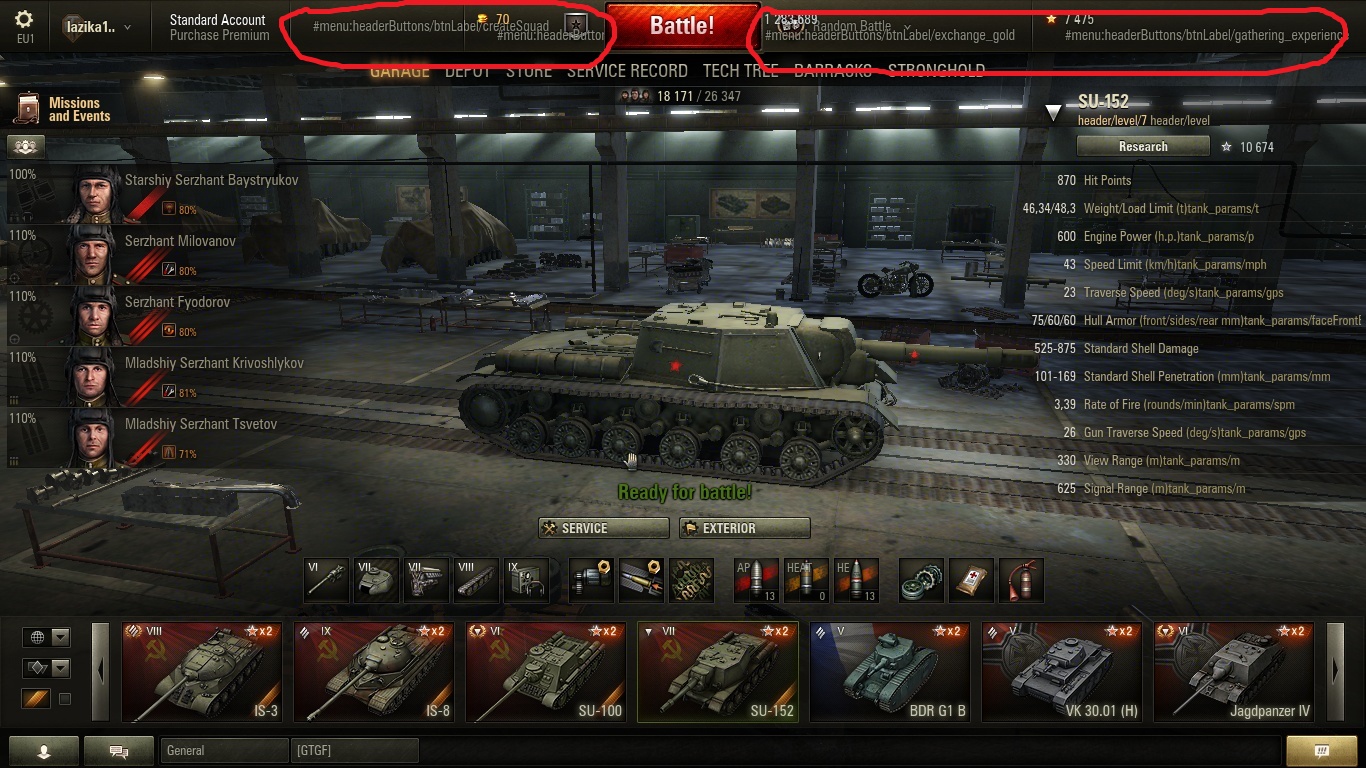Switch to the TECH TREE tab

[740, 70]
